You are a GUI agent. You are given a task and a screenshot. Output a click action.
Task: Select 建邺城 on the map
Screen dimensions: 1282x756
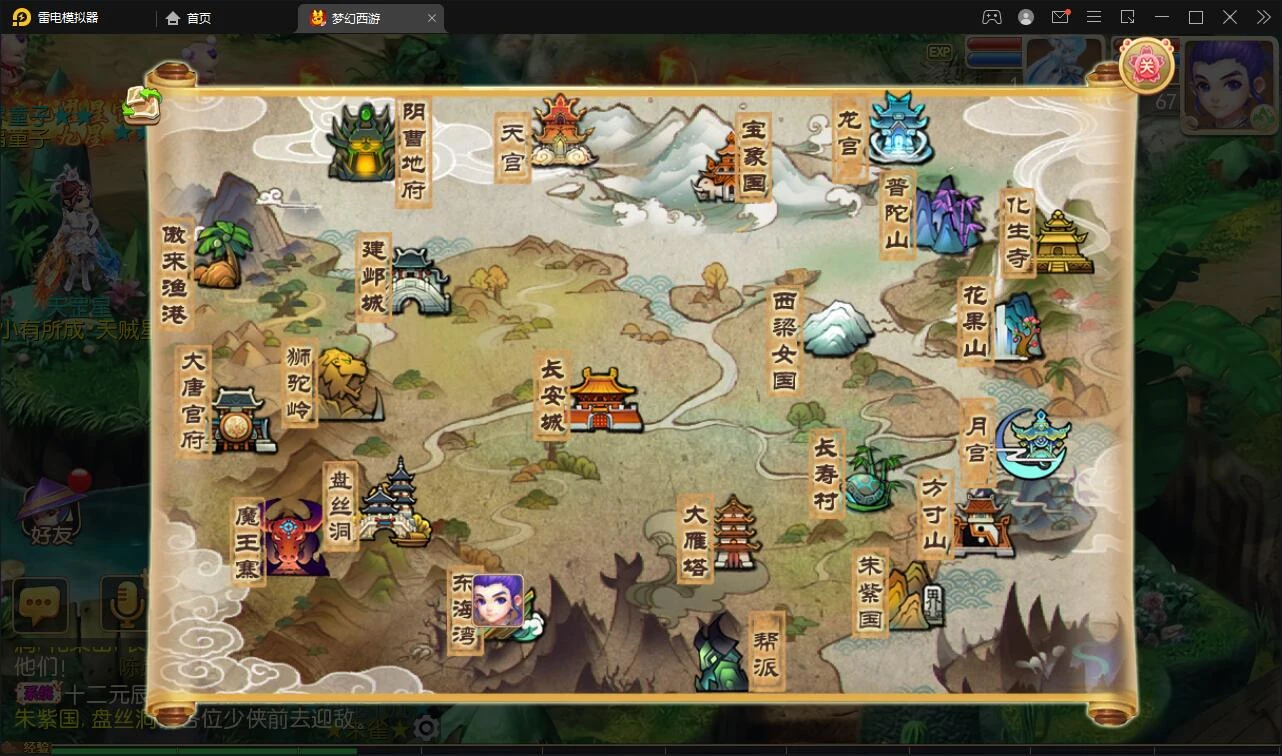[x=418, y=281]
